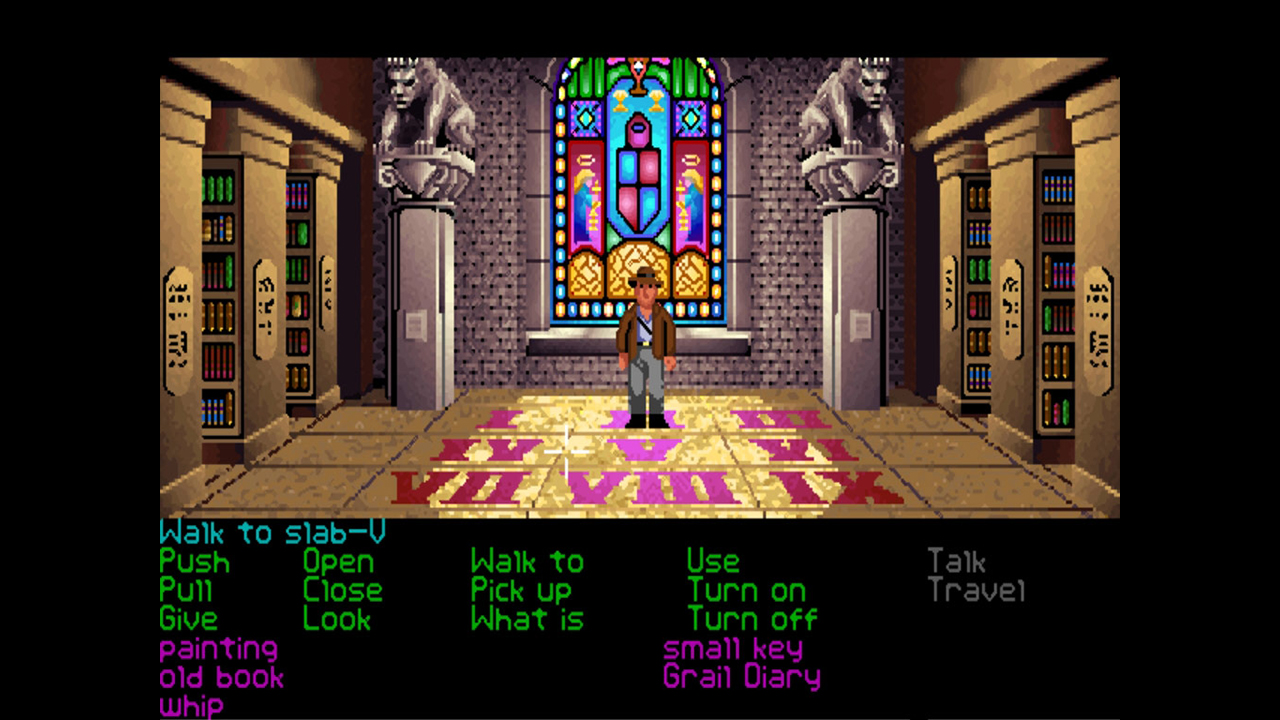Choose the Pull verb
This screenshot has width=1280, height=720.
(186, 591)
